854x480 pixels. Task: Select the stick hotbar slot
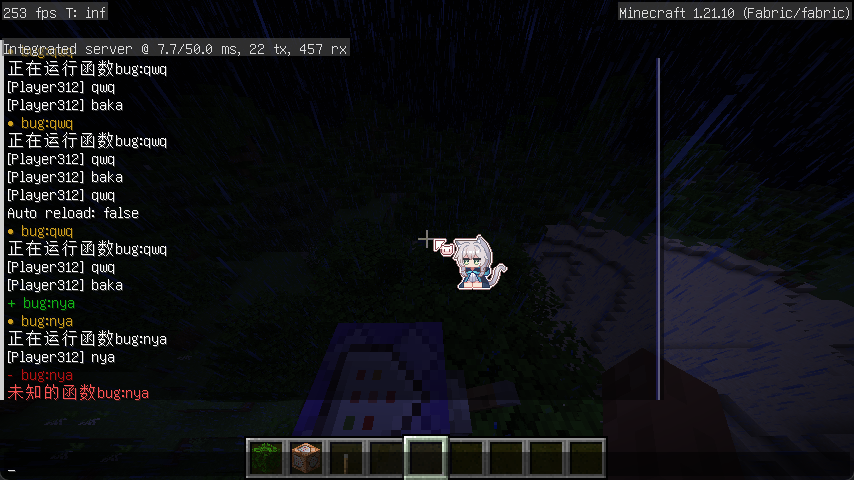(345, 458)
